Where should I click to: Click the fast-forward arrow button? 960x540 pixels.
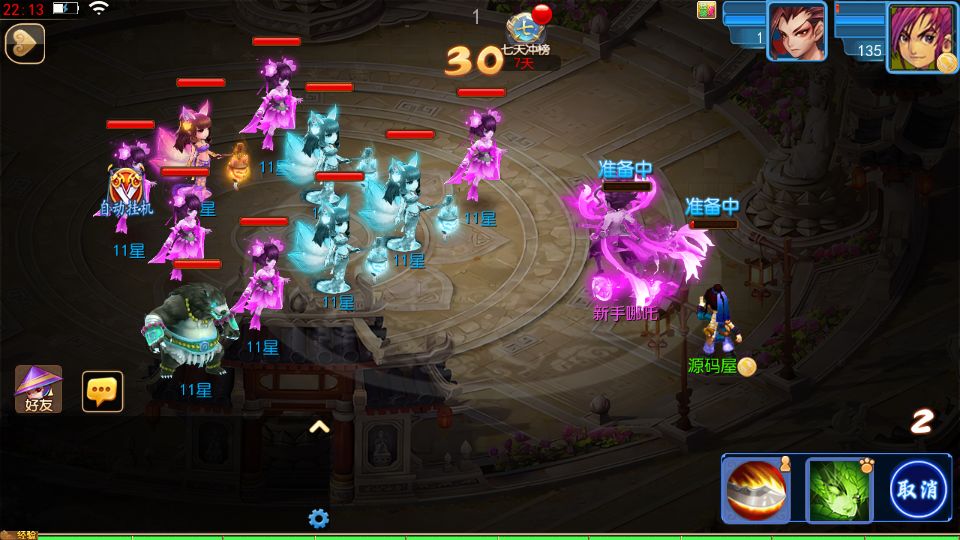pyautogui.click(x=25, y=44)
